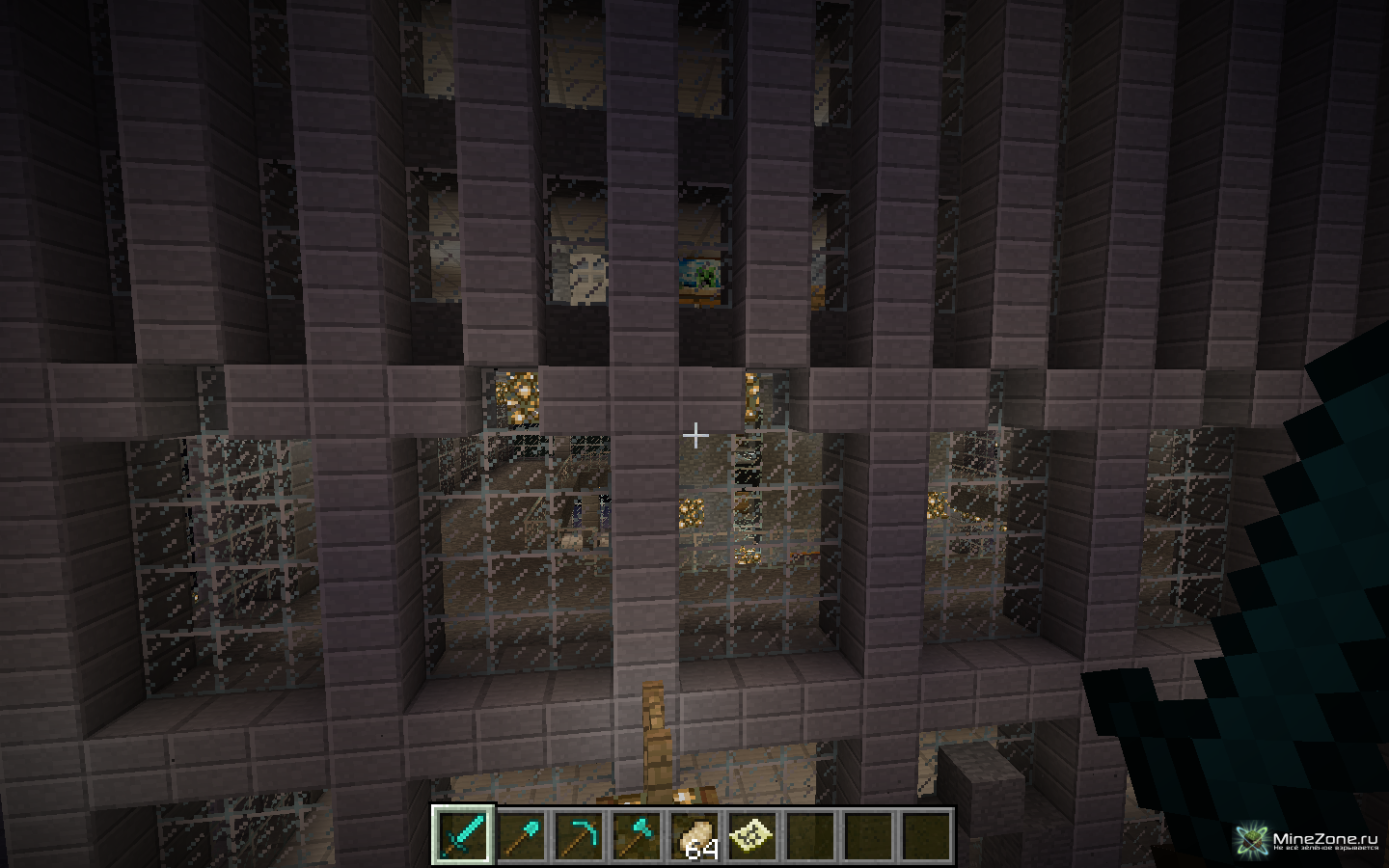The image size is (1389, 868).
Task: Choose the diamond shovel in the hotbar
Action: [x=521, y=834]
